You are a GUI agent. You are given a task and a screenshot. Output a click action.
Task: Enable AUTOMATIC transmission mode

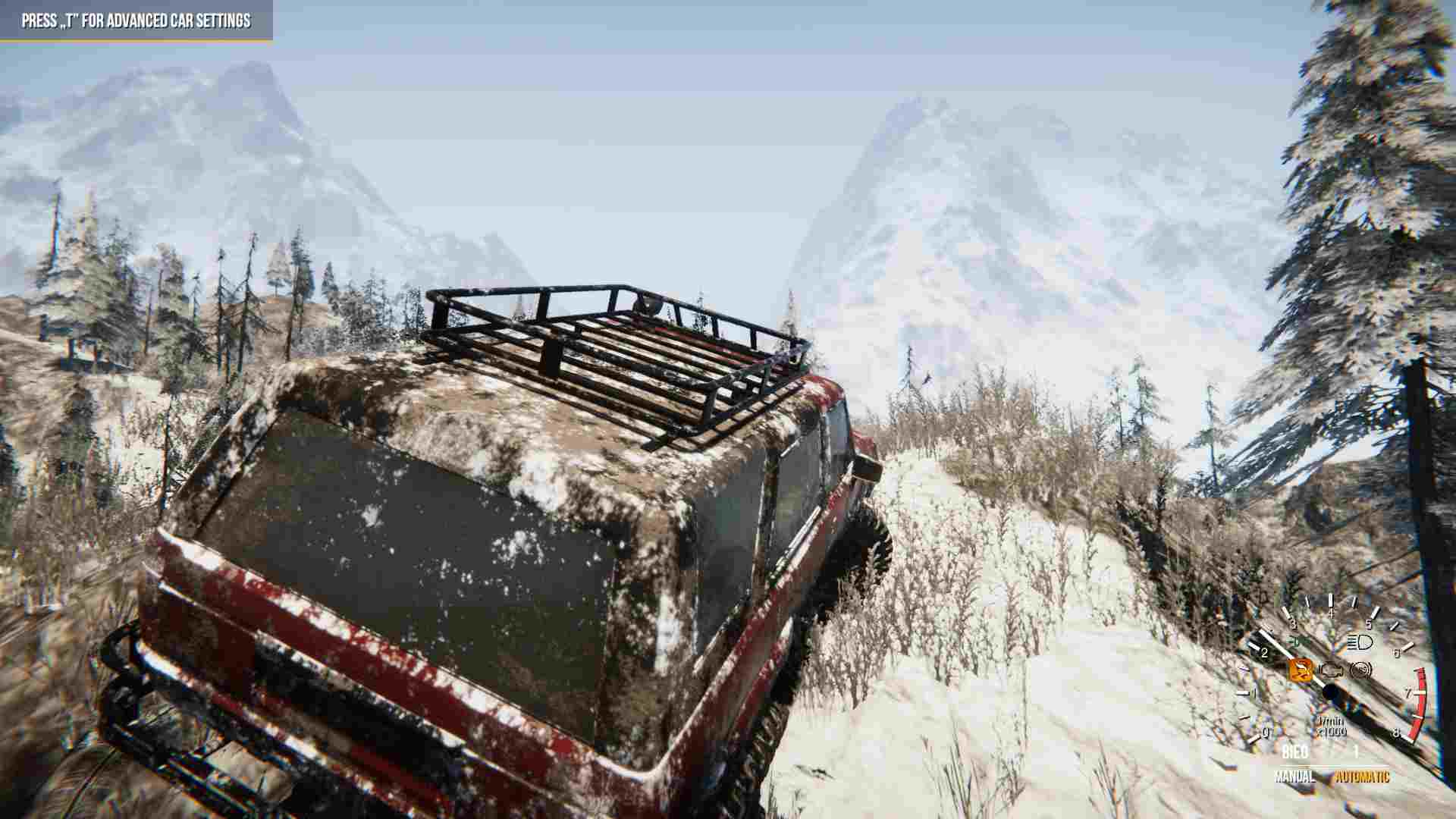tap(1363, 777)
